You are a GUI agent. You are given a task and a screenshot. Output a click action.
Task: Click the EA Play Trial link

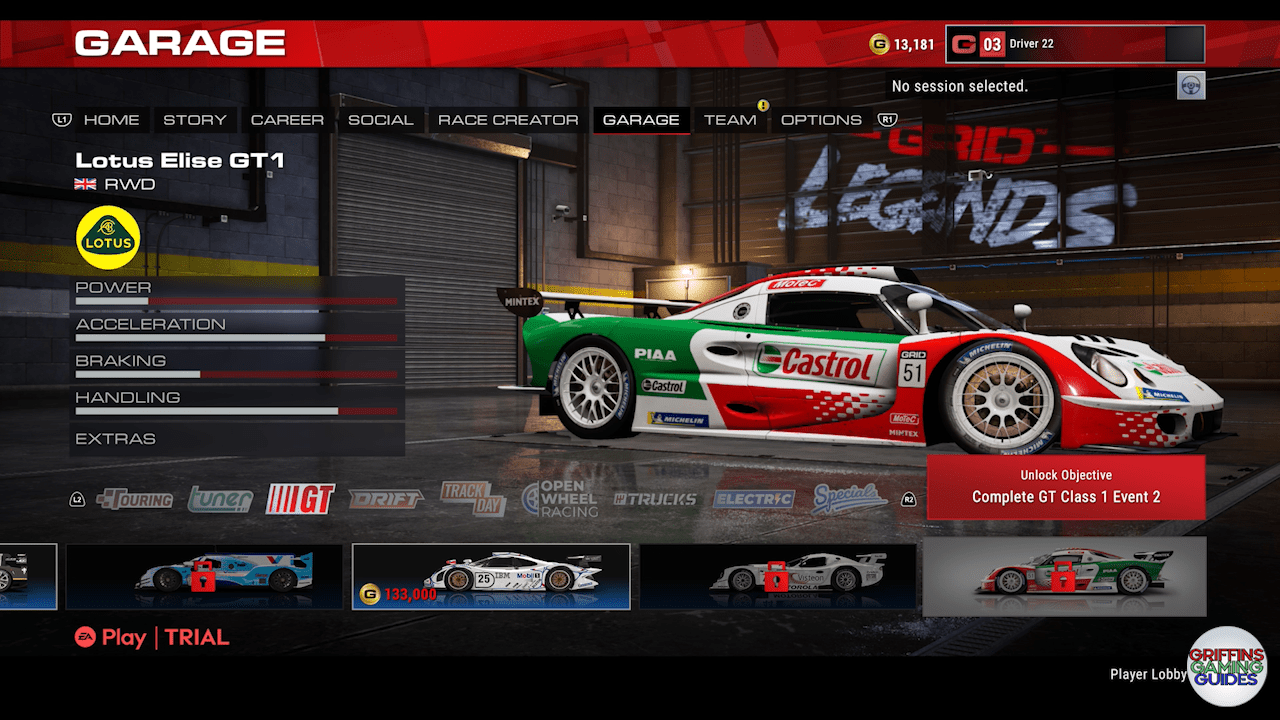coord(150,637)
